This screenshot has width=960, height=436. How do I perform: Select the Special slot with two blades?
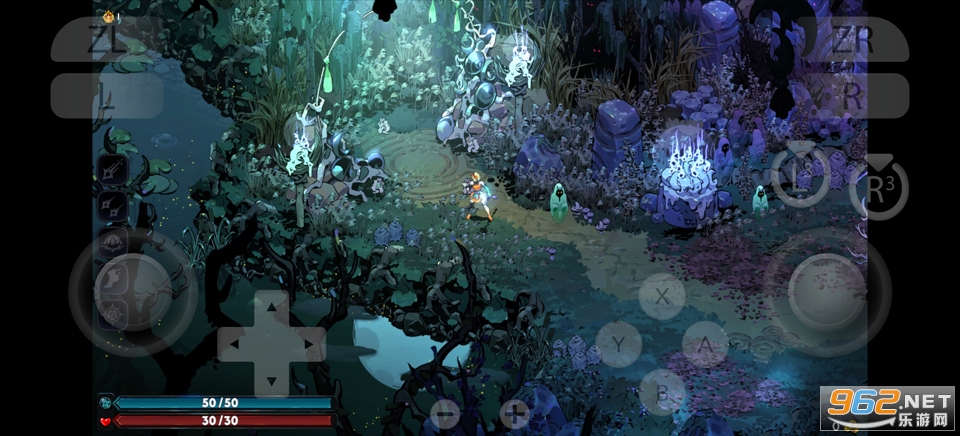pyautogui.click(x=112, y=207)
